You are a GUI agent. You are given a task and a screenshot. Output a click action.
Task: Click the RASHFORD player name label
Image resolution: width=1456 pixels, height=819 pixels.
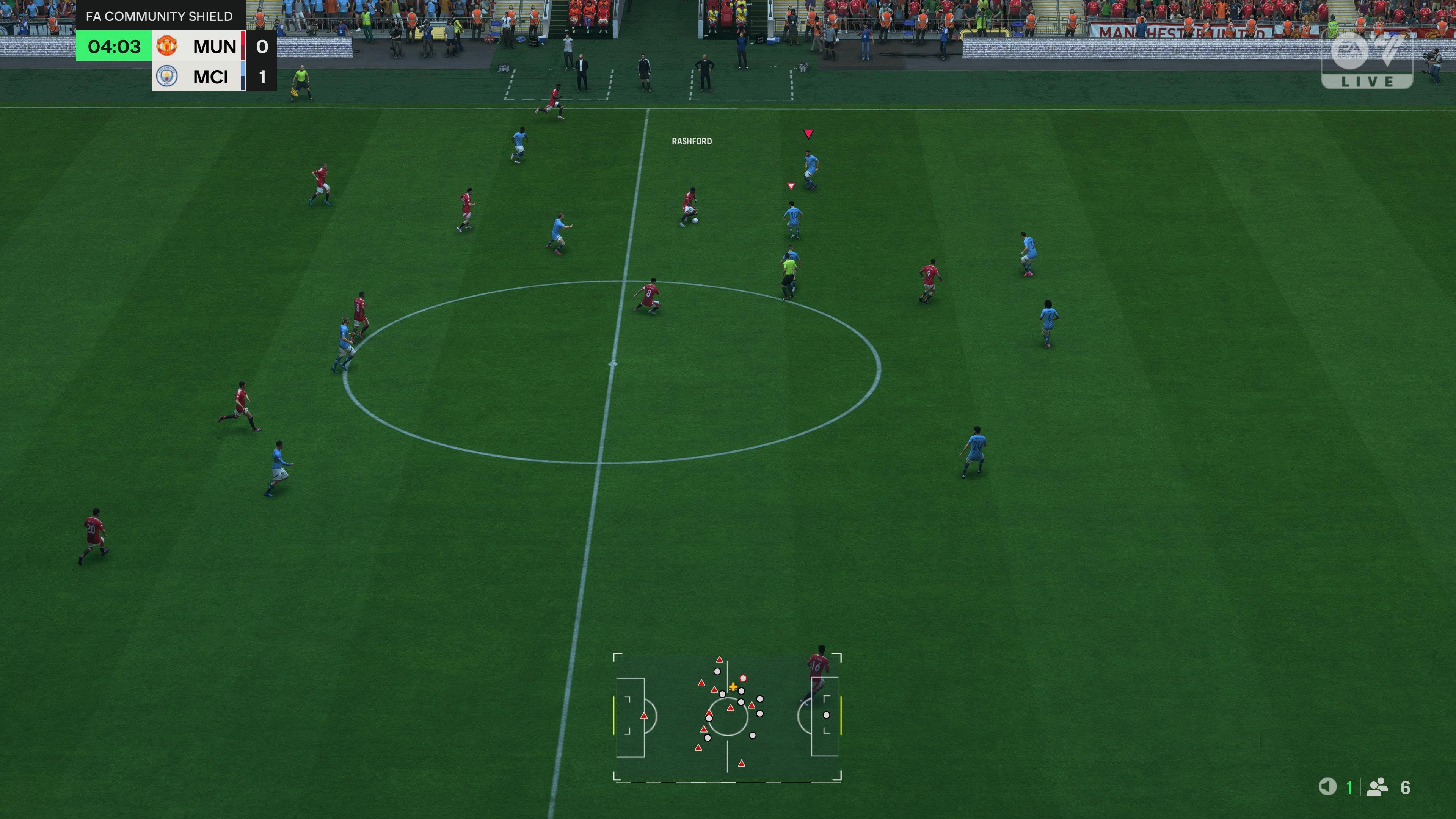pyautogui.click(x=692, y=141)
